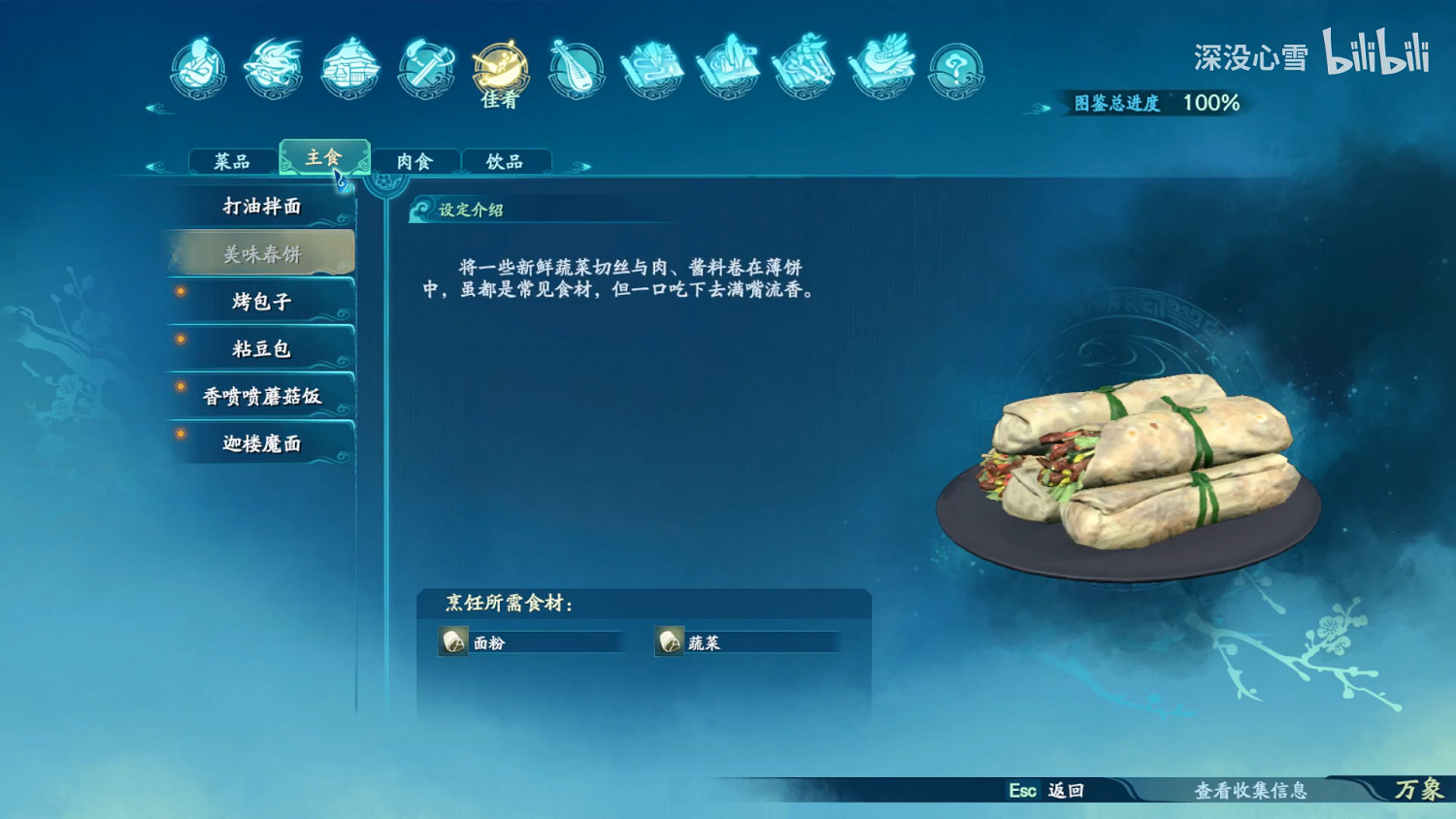
Task: Click the character figure compendium icon
Action: click(x=198, y=68)
